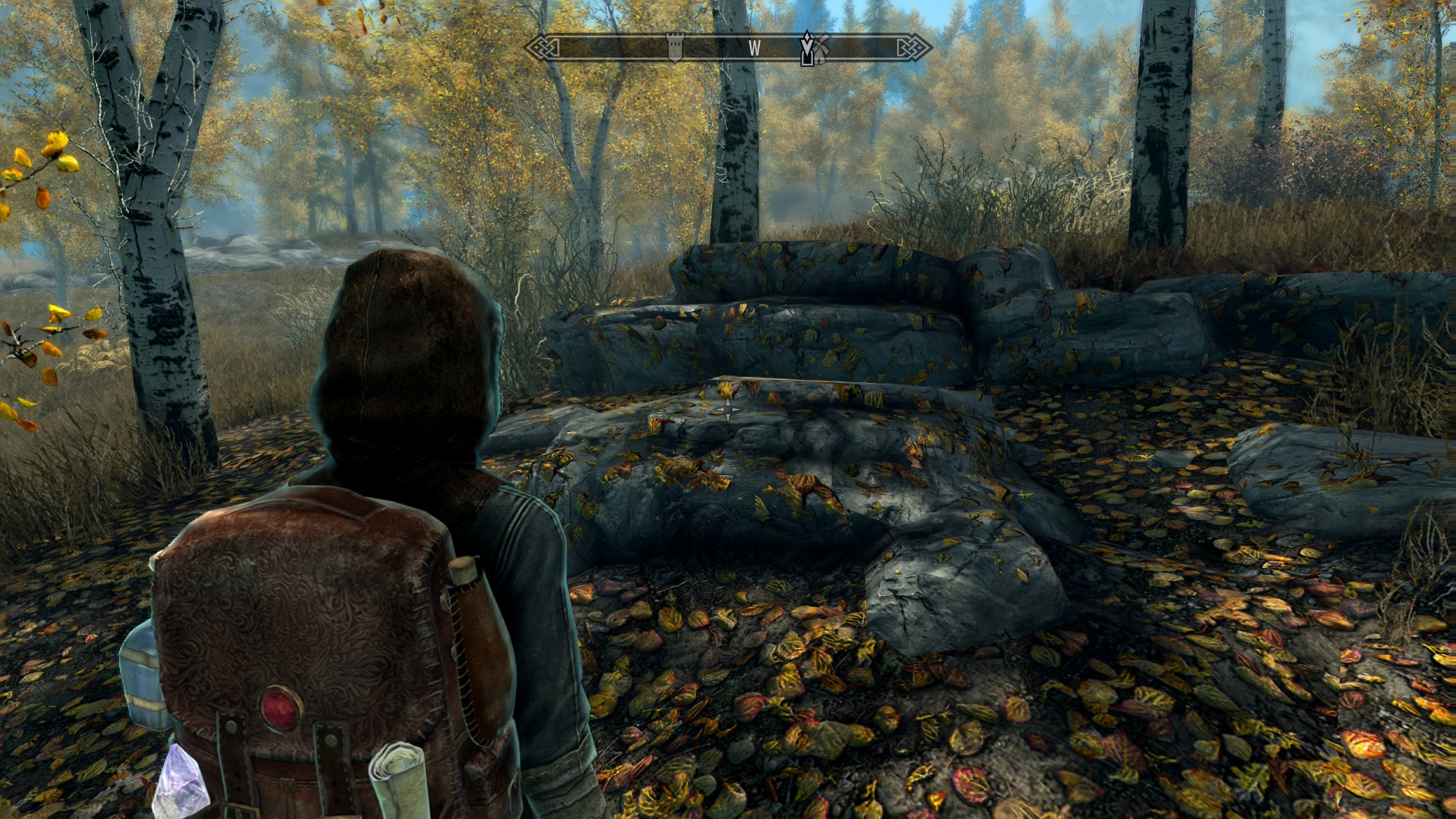Click the fort tower marker on the compass
Viewport: 1456px width, 819px height.
point(674,46)
